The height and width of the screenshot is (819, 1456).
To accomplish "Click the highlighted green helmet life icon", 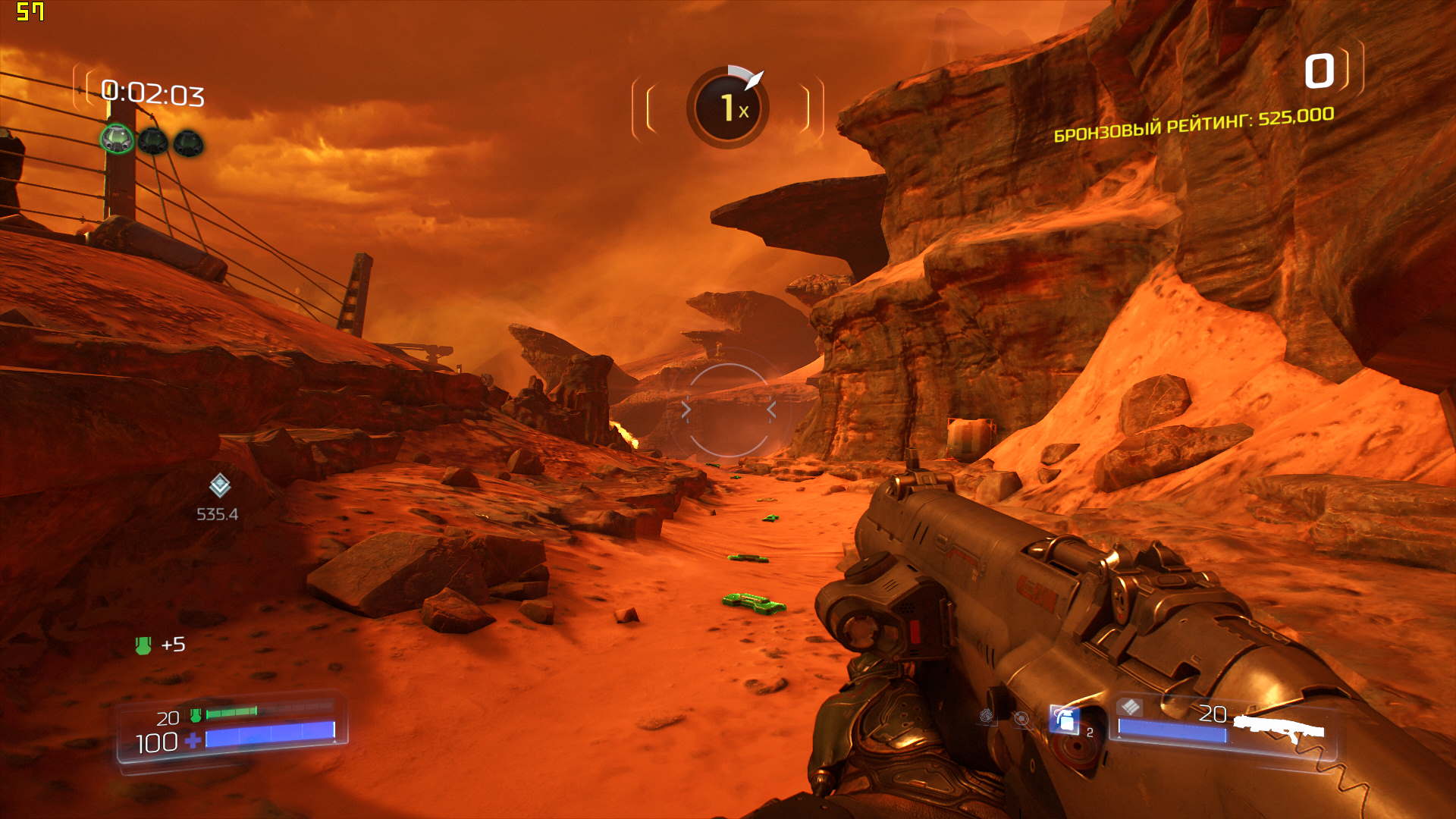I will pos(118,139).
